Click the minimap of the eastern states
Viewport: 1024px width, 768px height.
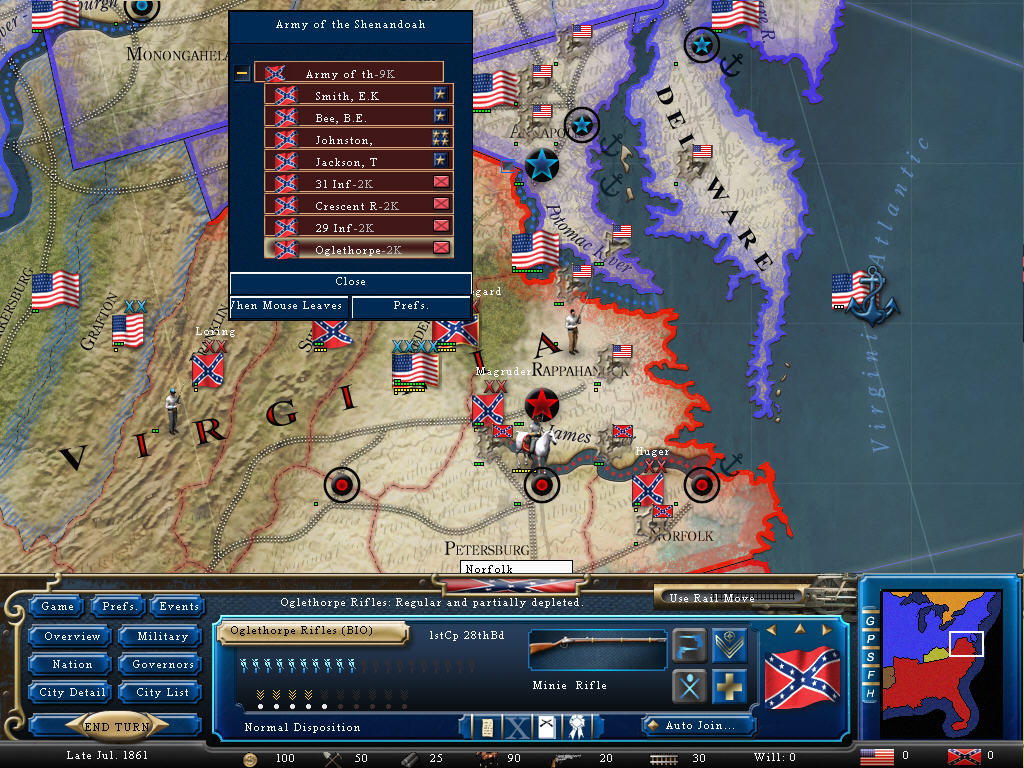pyautogui.click(x=938, y=660)
